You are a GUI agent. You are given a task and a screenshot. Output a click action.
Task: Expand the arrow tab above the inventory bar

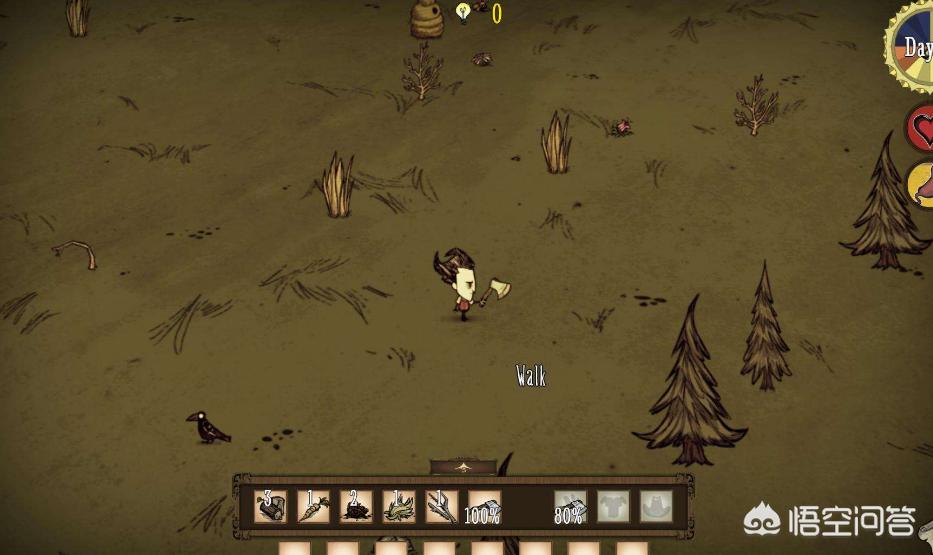462,466
